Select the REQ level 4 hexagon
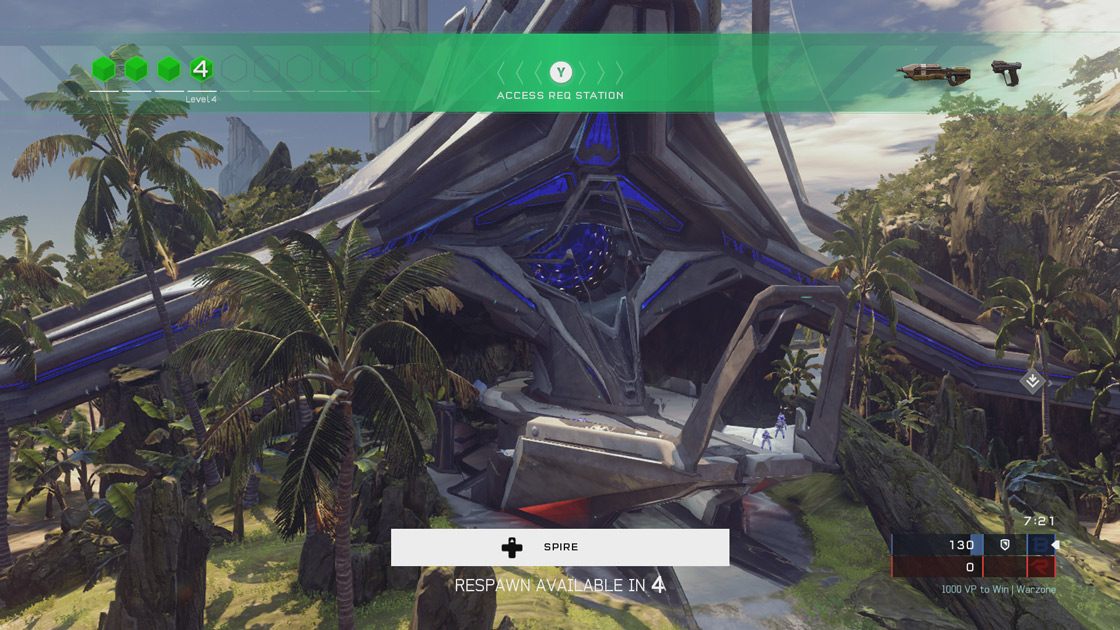The height and width of the screenshot is (630, 1120). point(201,69)
